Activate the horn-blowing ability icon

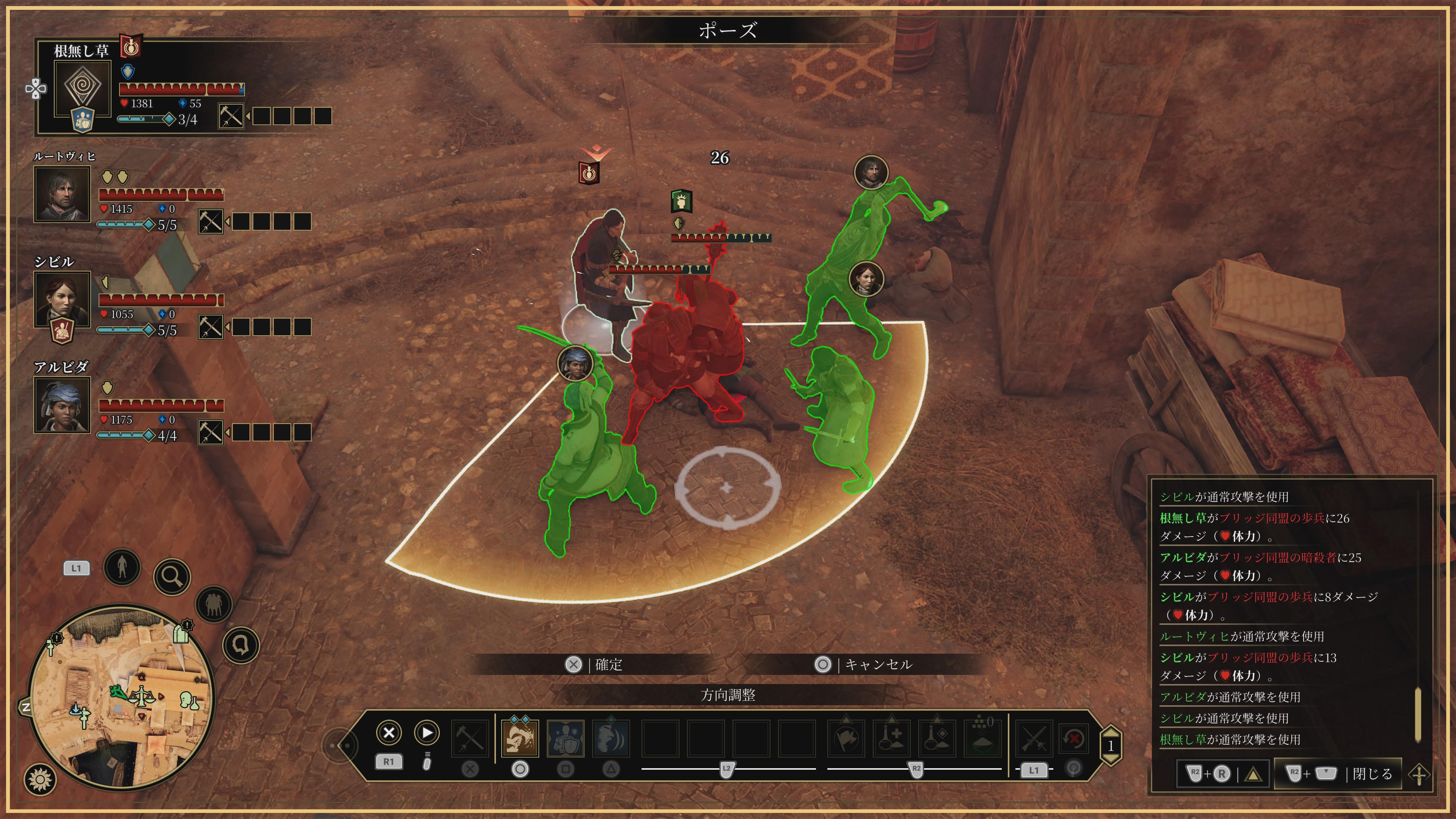(x=520, y=737)
